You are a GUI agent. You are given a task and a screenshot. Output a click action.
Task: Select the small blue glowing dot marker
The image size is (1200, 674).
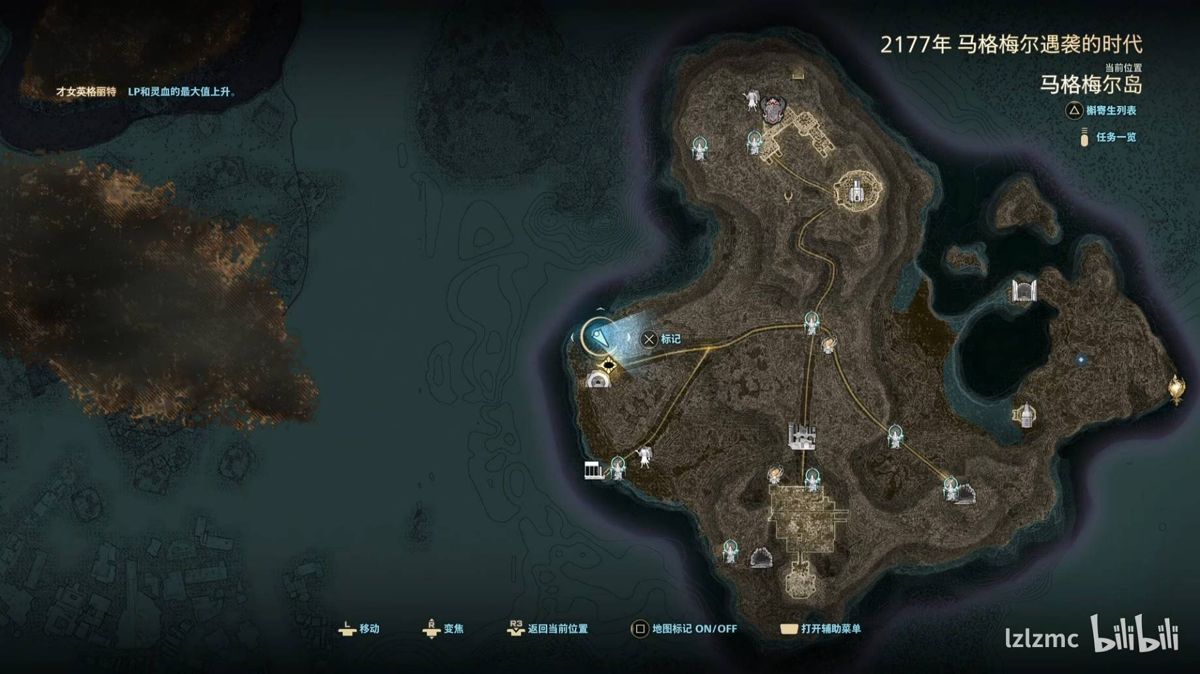[x=1081, y=358]
